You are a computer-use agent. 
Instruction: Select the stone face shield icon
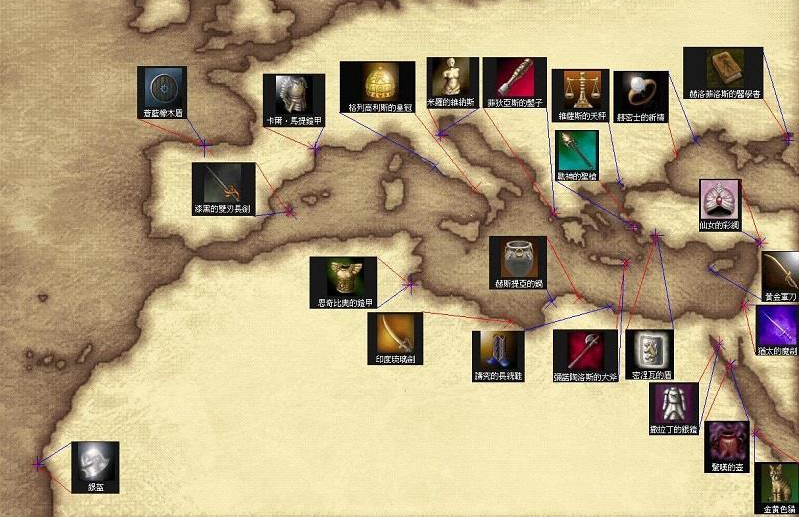point(647,349)
